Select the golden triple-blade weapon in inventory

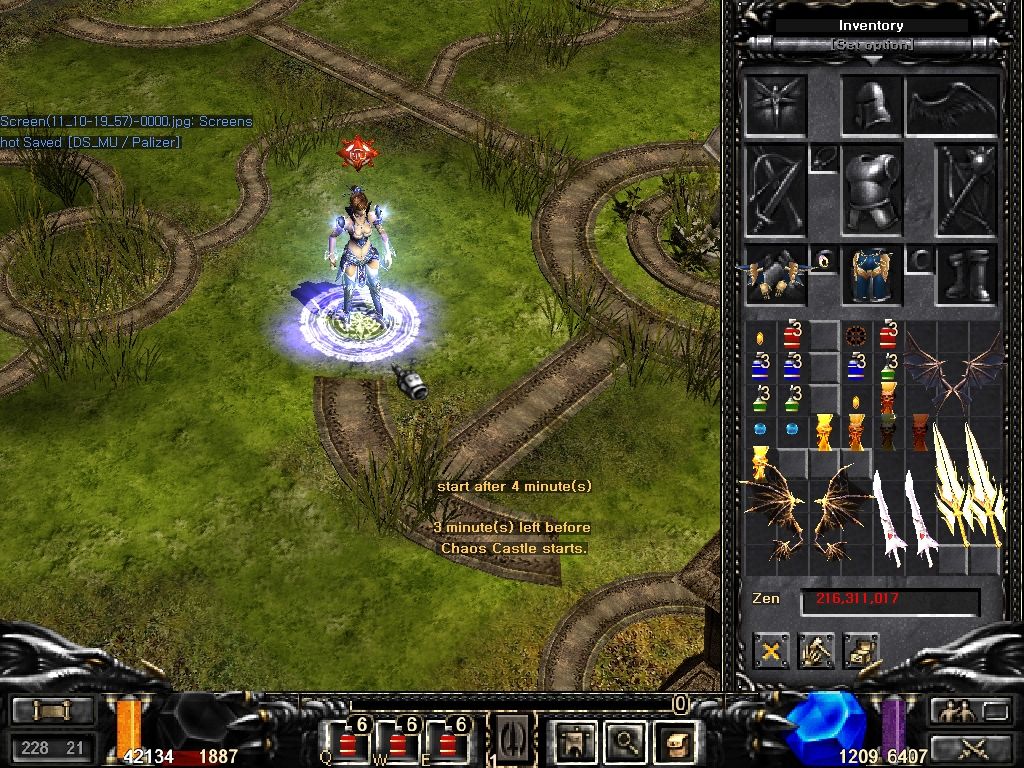tap(967, 485)
